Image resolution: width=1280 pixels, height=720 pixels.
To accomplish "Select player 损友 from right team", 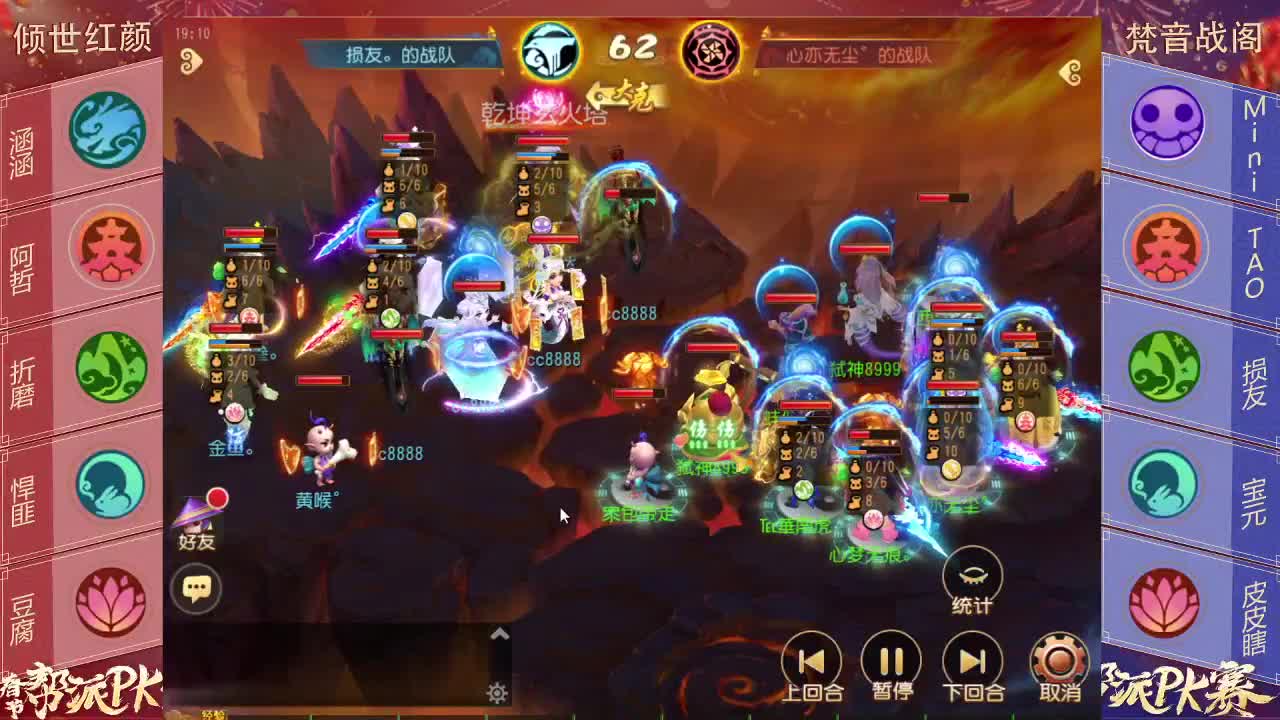I will [1166, 366].
